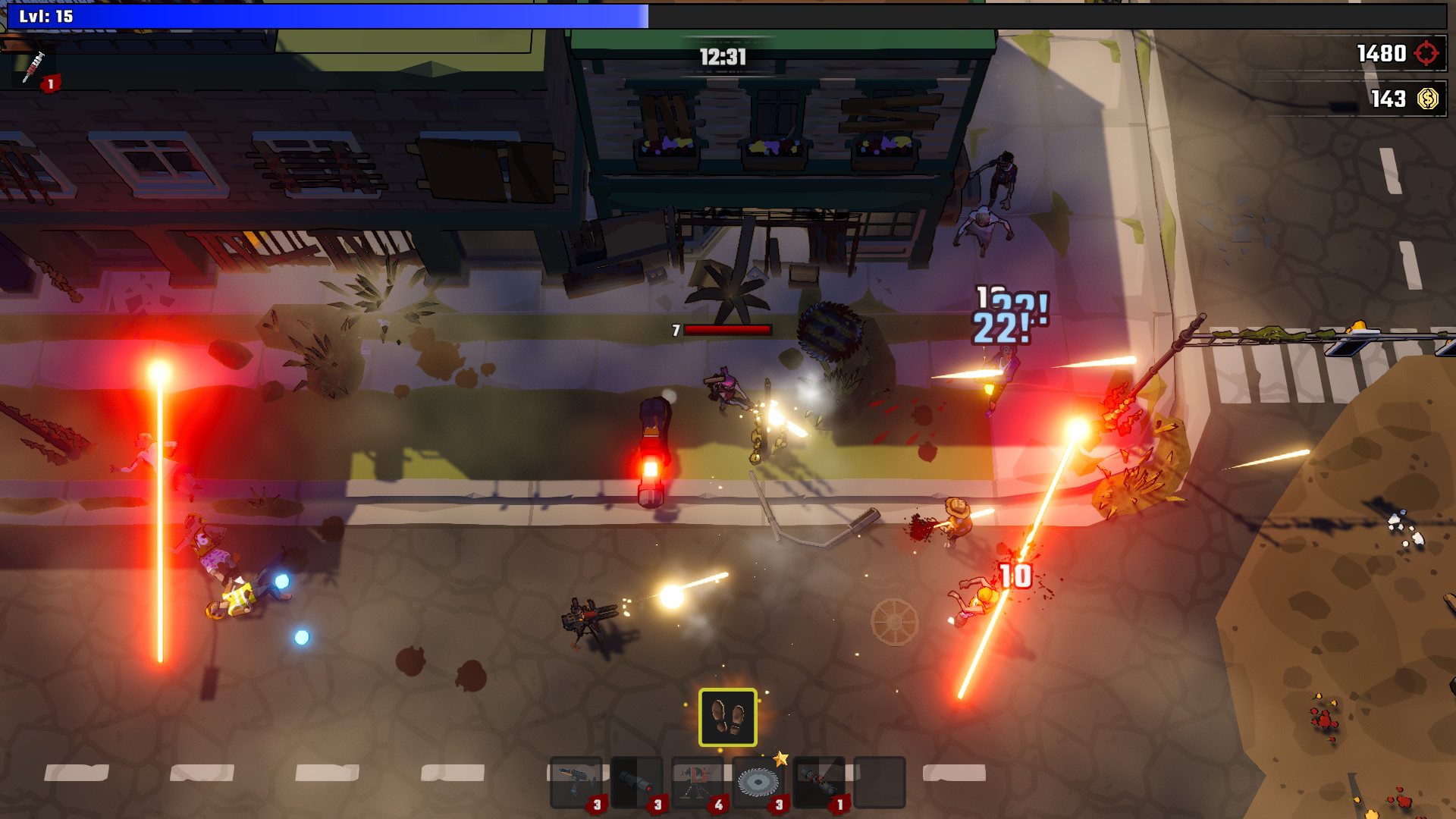Click the red crosshair kill counter icon
Viewport: 1456px width, 819px height.
pos(1424,54)
